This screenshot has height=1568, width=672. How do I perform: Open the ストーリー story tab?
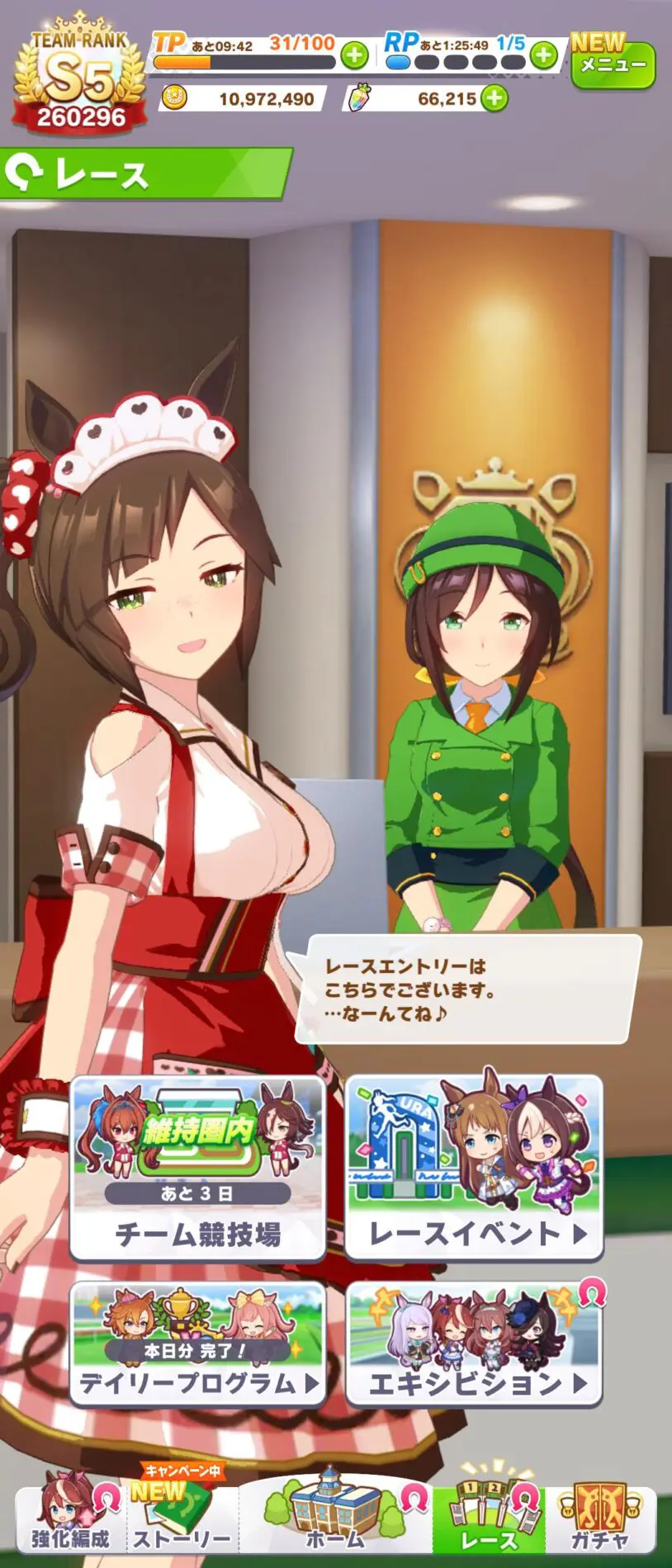pyautogui.click(x=182, y=1520)
